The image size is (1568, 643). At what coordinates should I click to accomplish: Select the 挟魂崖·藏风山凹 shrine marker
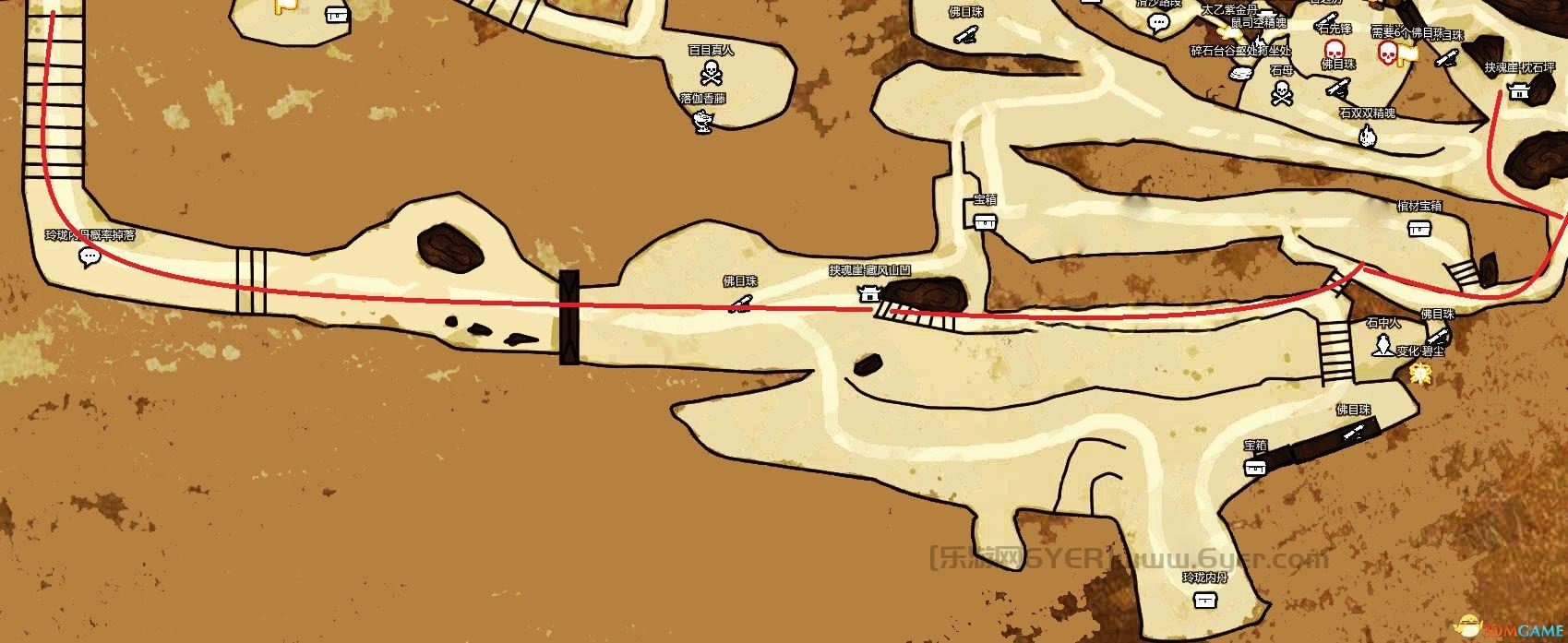pos(868,293)
